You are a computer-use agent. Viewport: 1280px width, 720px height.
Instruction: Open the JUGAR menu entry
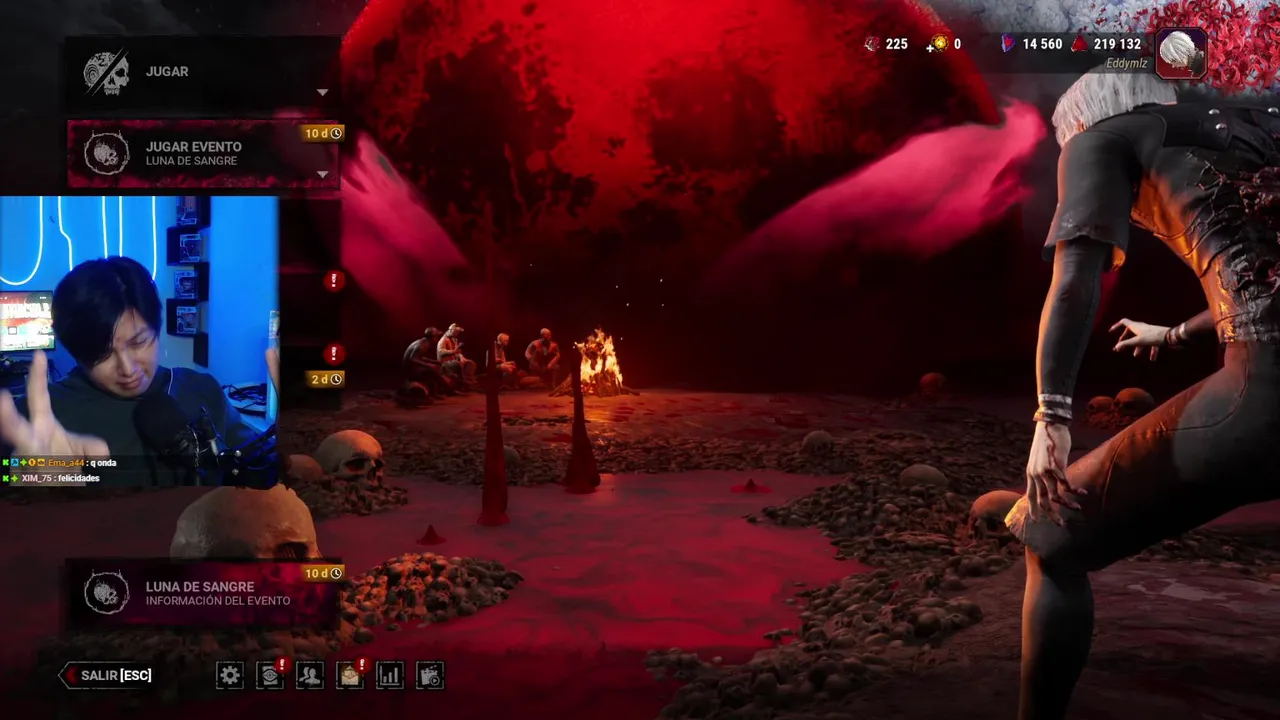pyautogui.click(x=200, y=72)
